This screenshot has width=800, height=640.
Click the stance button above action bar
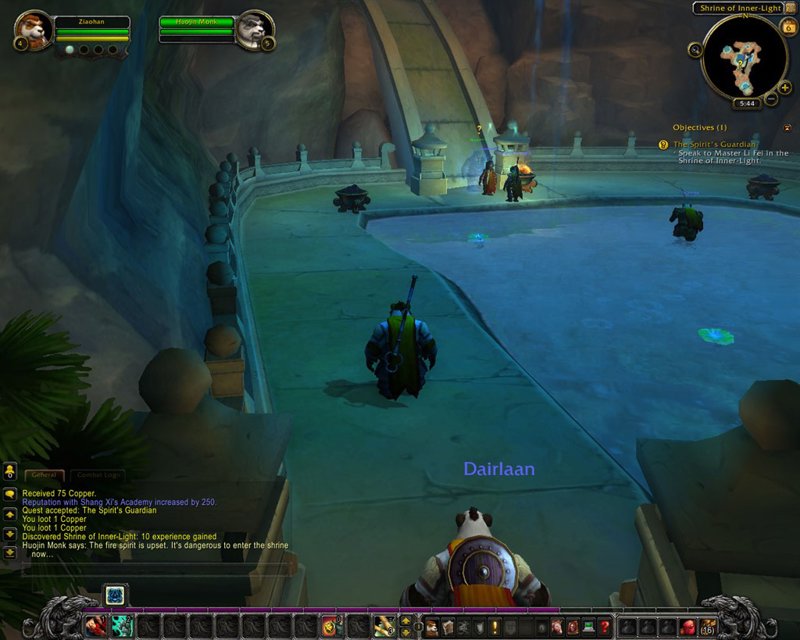click(114, 595)
